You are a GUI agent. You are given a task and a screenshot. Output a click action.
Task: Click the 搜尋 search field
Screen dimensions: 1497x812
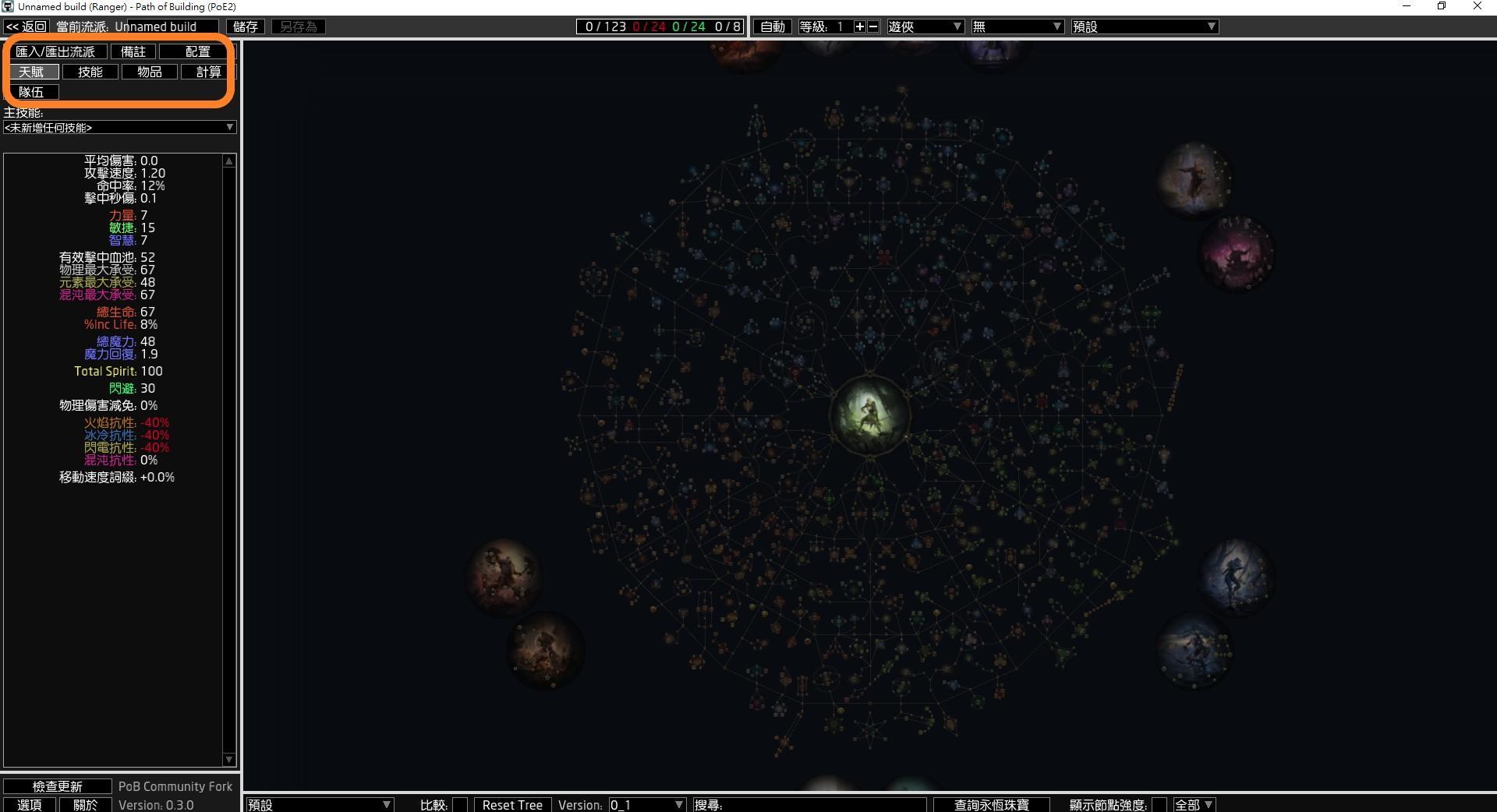(811, 805)
